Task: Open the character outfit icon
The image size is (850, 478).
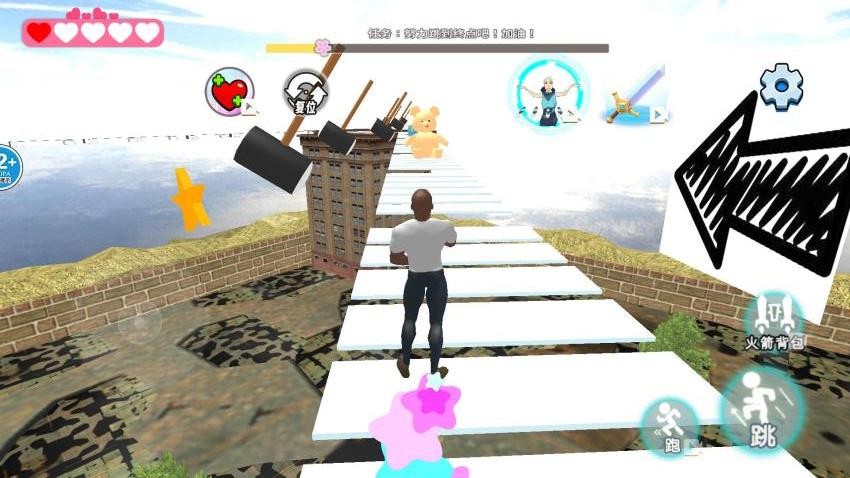Action: [548, 92]
